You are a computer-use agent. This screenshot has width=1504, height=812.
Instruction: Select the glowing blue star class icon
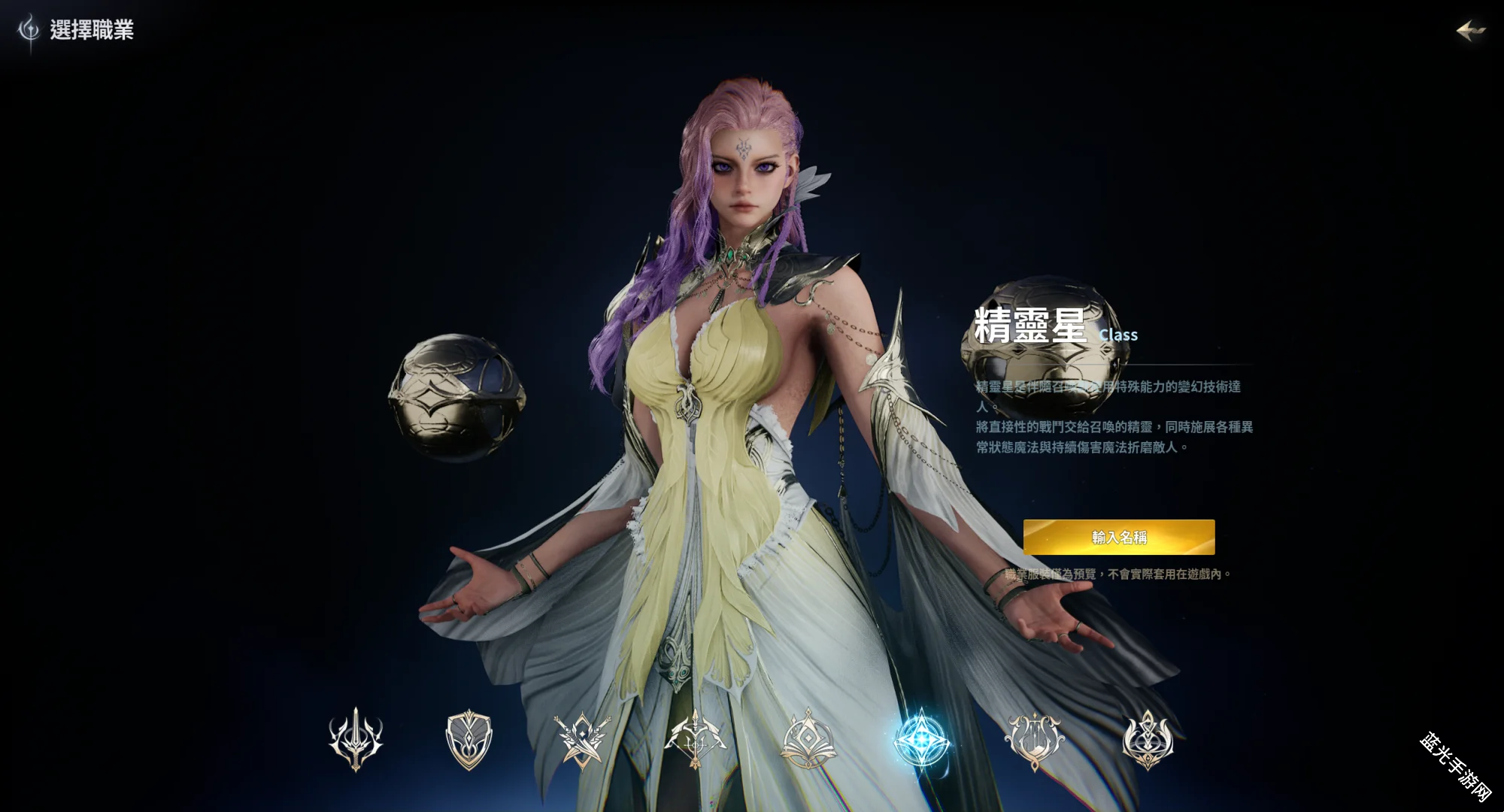pyautogui.click(x=921, y=739)
